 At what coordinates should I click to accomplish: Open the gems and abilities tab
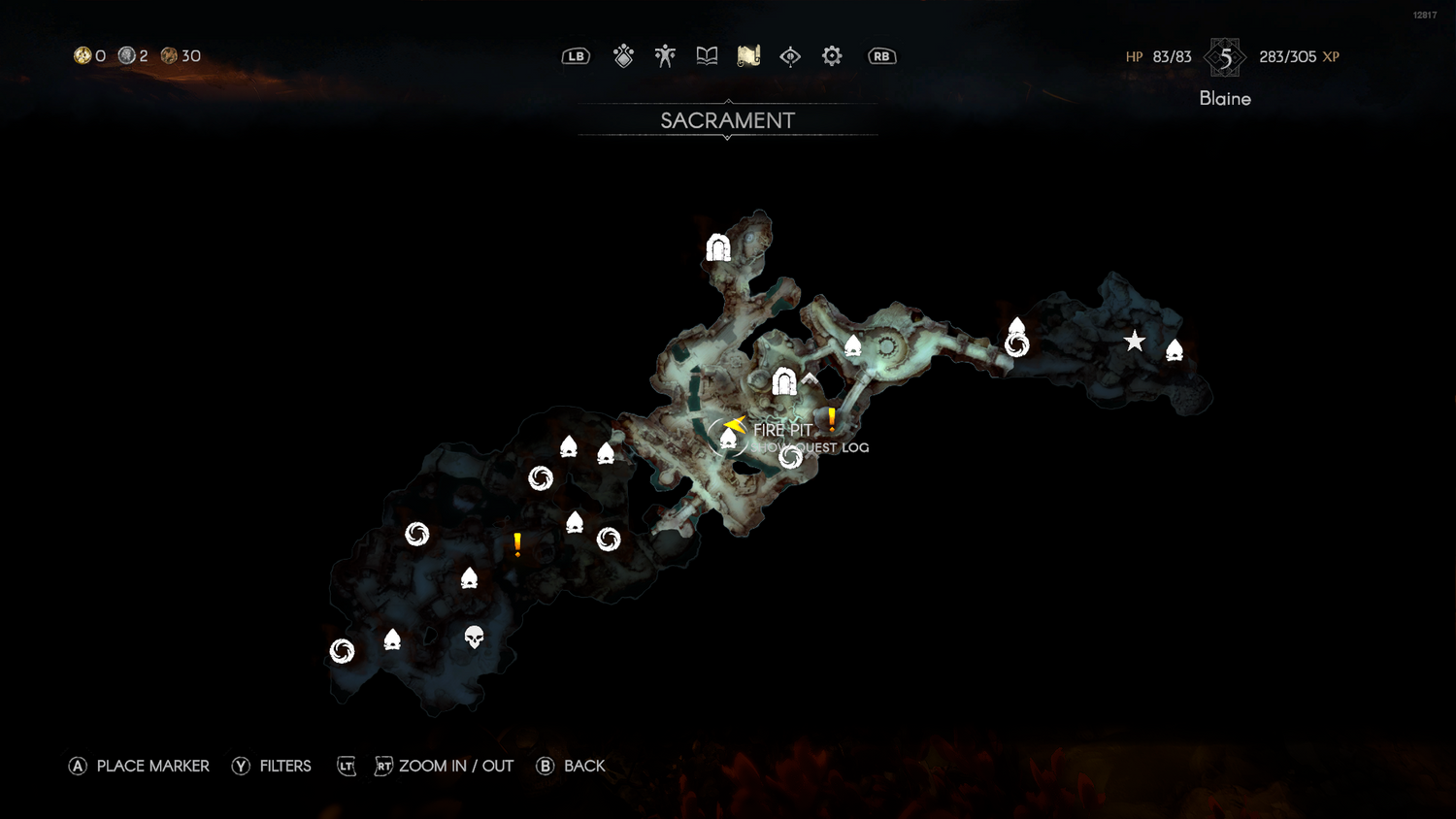(623, 56)
